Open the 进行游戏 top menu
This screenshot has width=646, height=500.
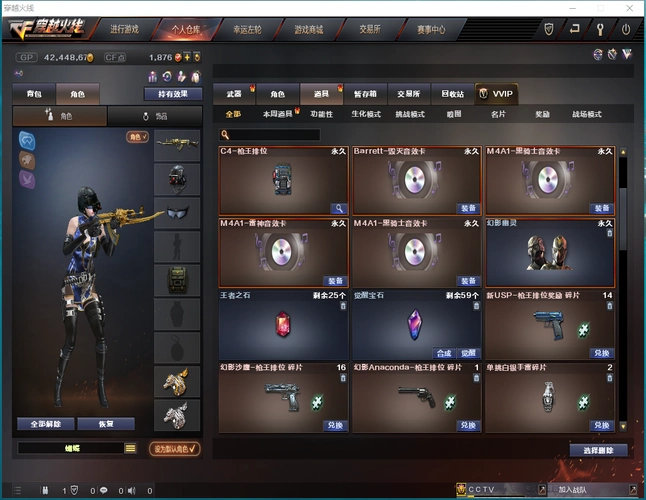coord(125,29)
